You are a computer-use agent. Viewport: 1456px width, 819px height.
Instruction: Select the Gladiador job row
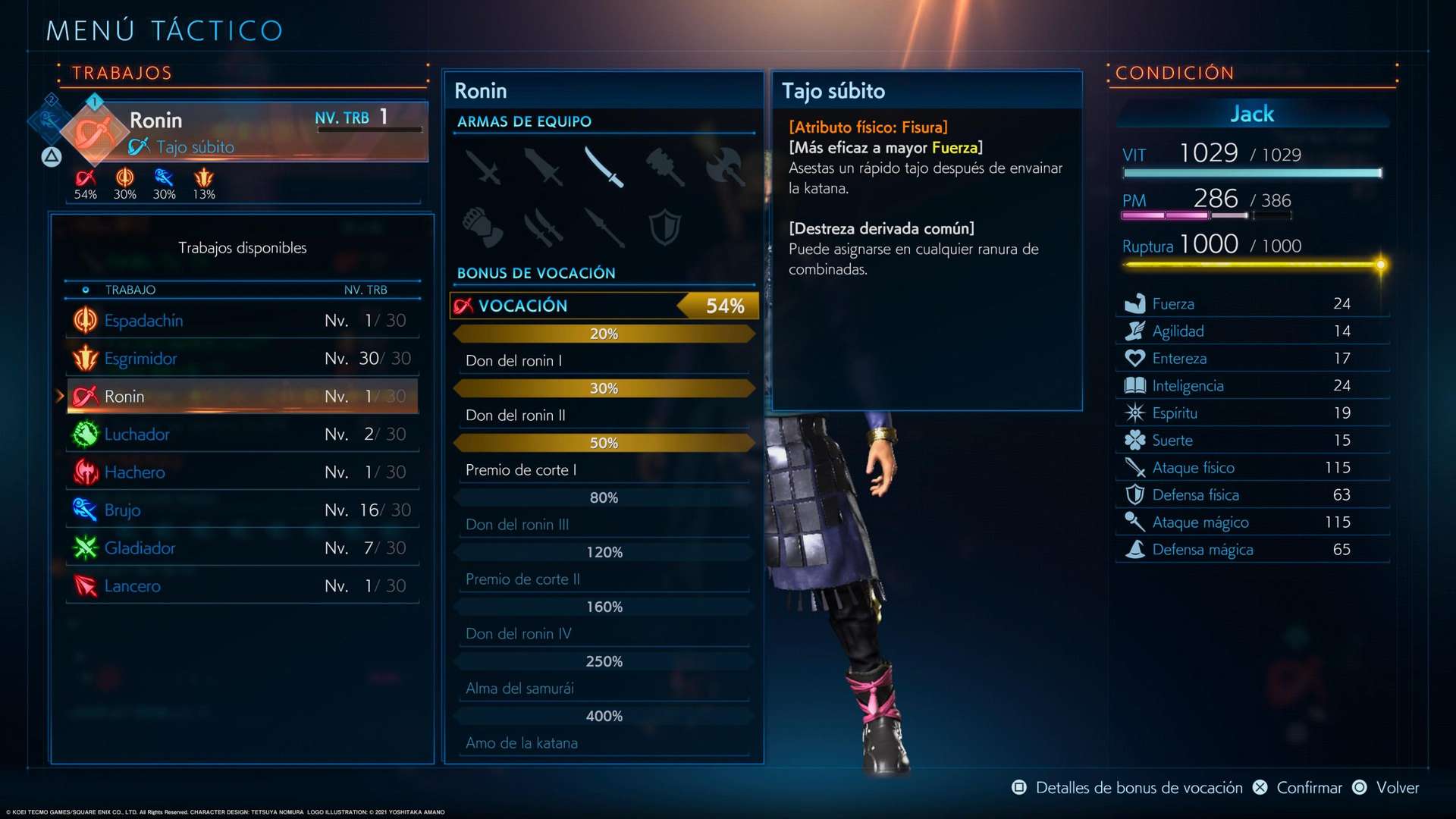tap(243, 548)
